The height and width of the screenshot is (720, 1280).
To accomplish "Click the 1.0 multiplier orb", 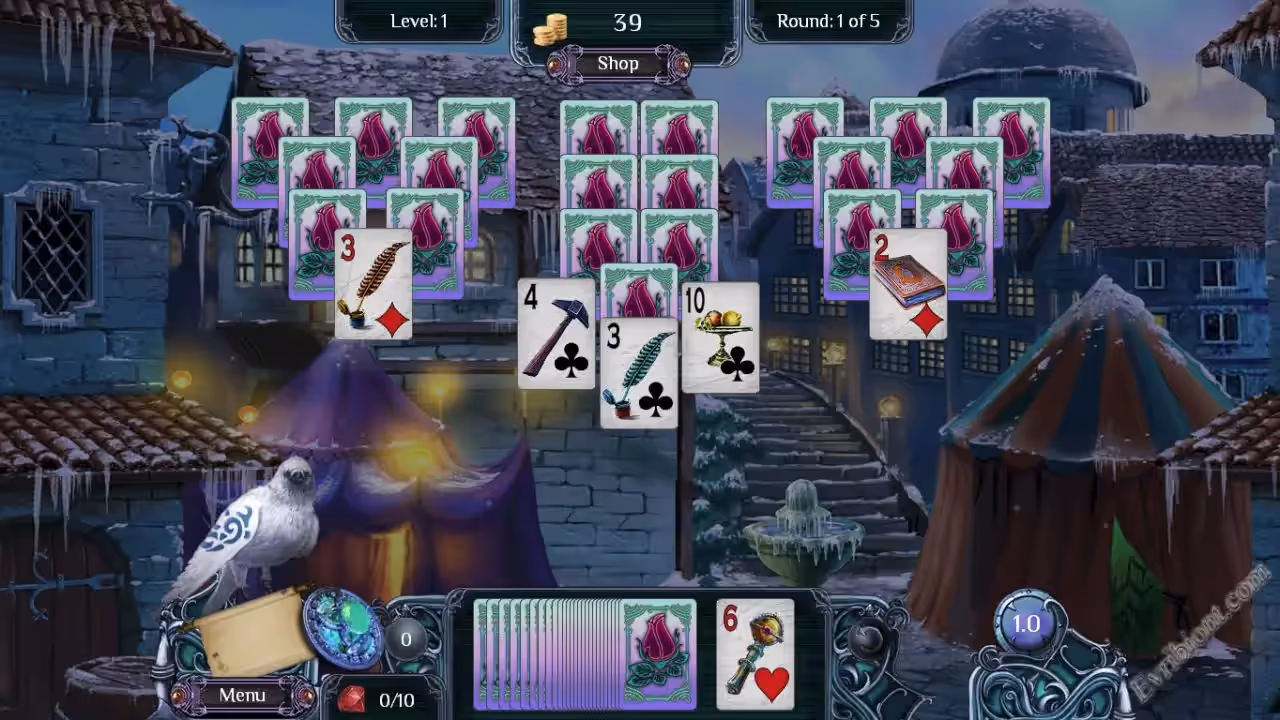I will tap(1026, 624).
